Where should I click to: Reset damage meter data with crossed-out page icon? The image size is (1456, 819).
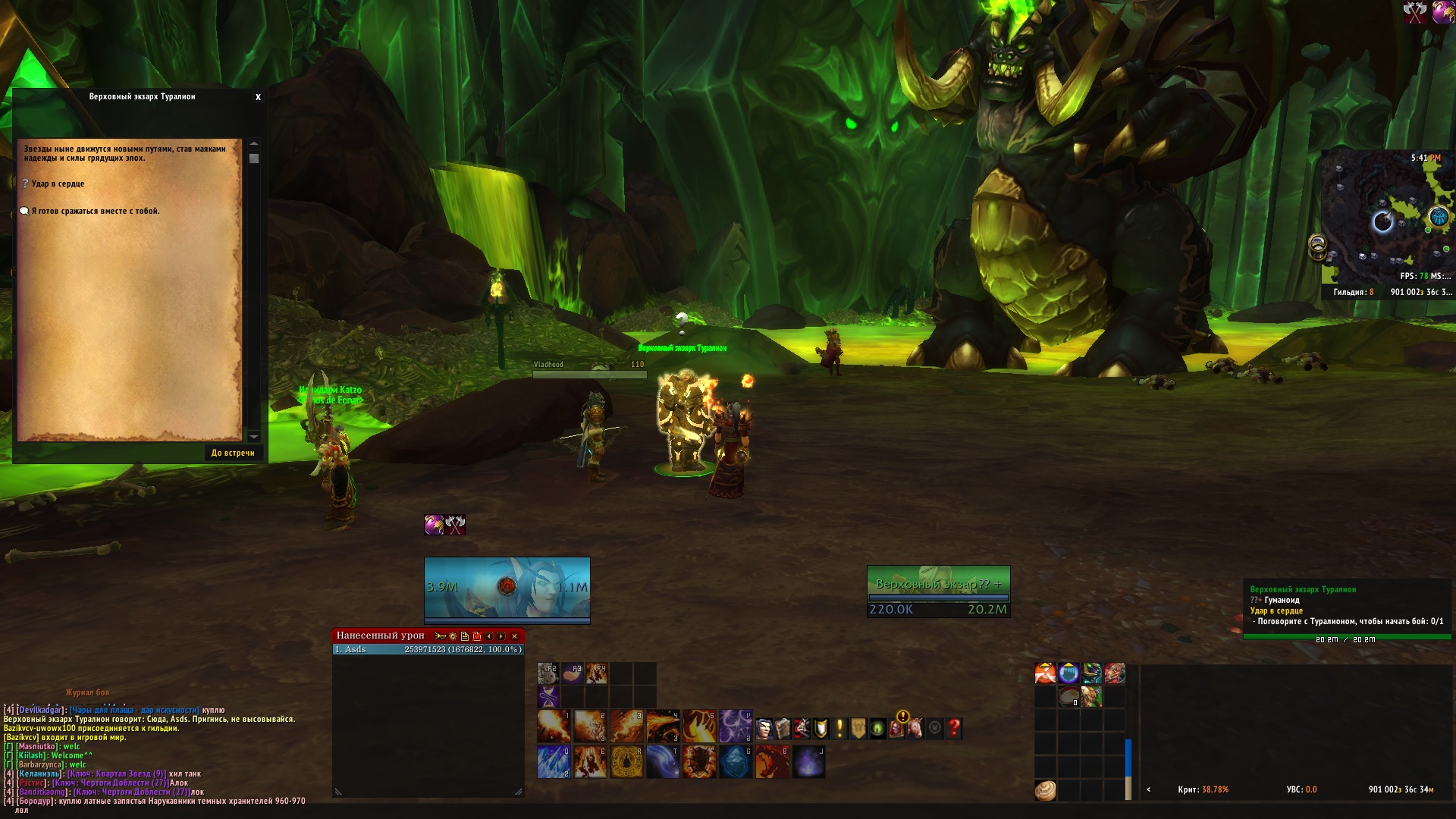[x=477, y=636]
